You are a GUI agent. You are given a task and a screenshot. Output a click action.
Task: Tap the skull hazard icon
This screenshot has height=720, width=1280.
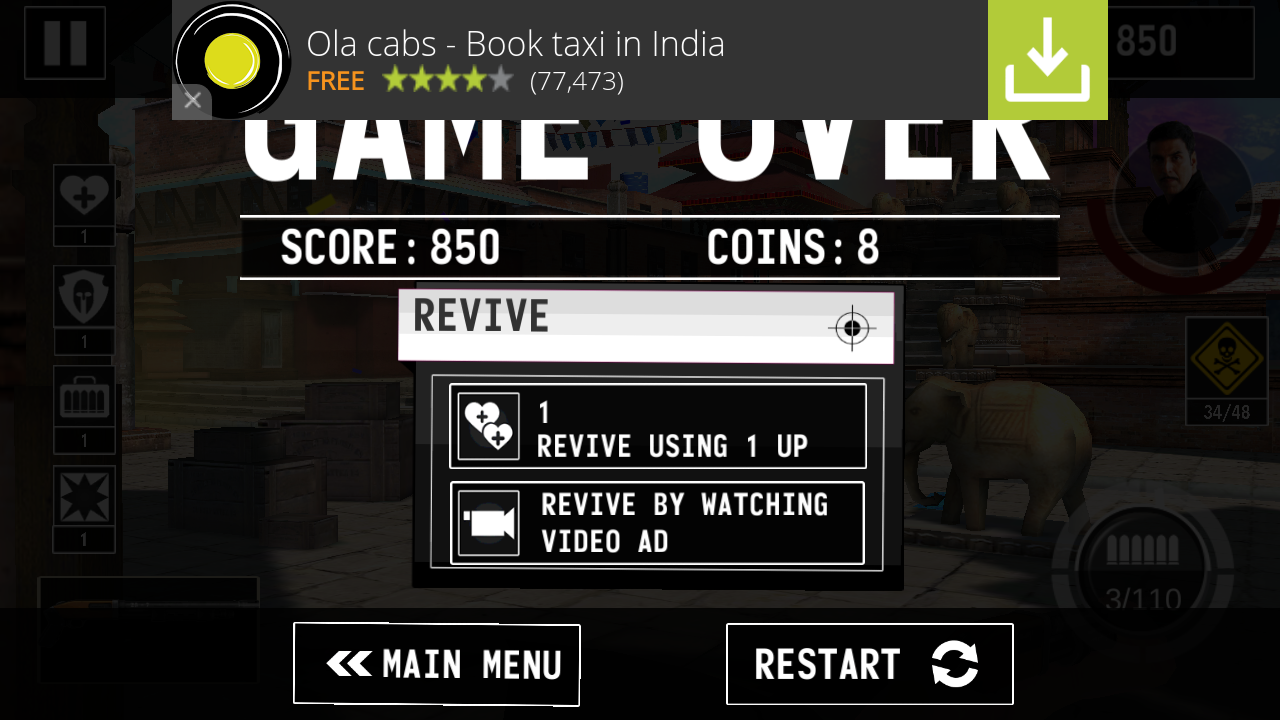pyautogui.click(x=1226, y=360)
